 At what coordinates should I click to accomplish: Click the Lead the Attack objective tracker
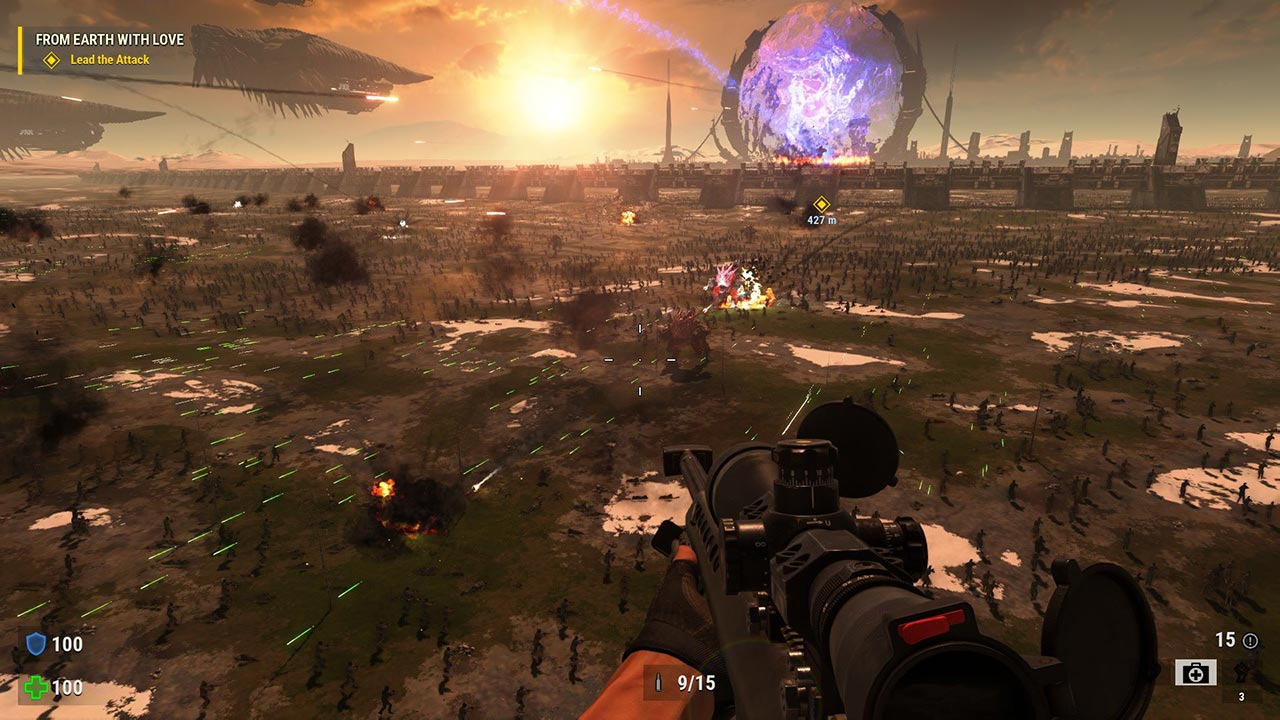point(109,60)
